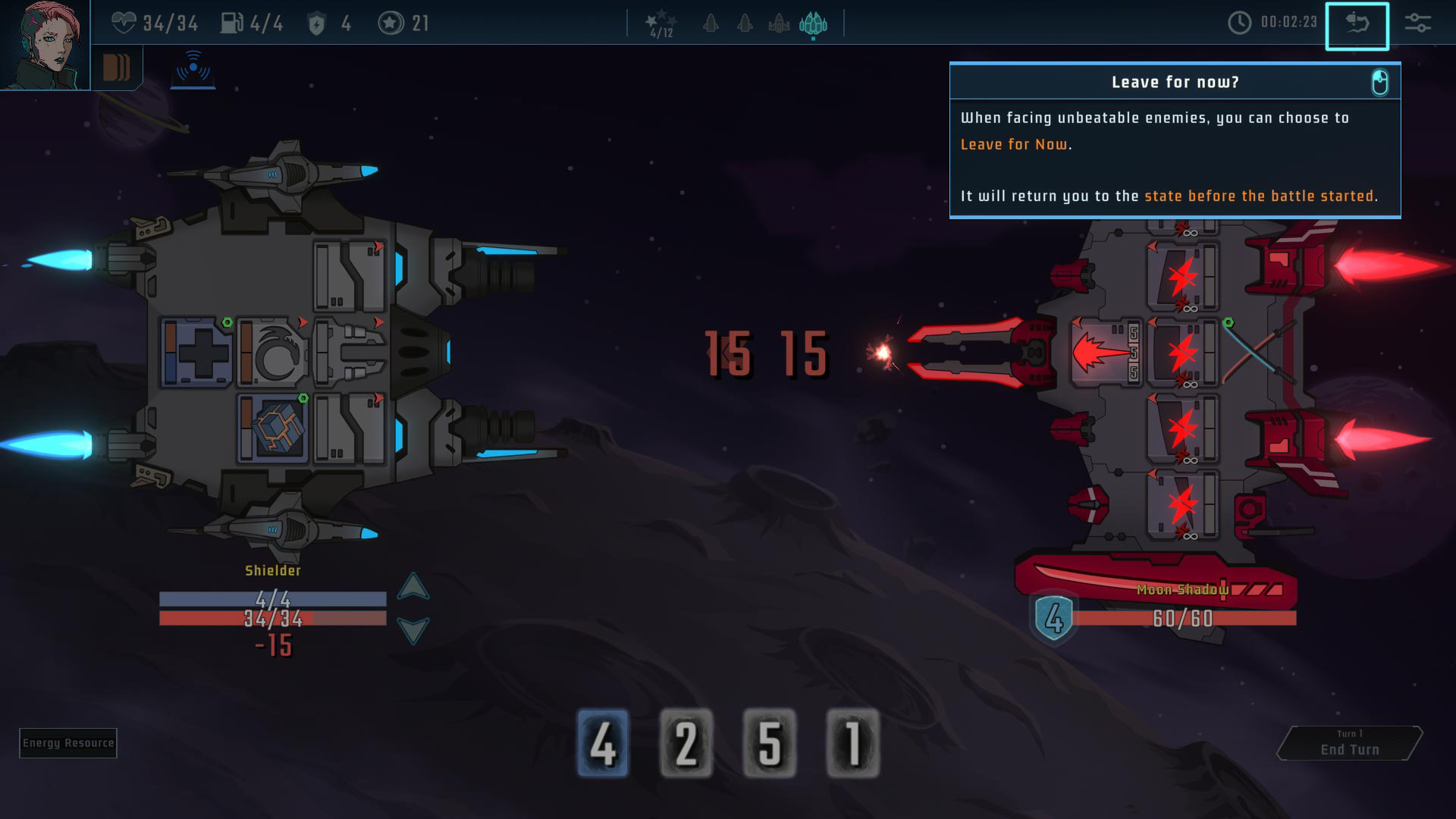Choose the energy die showing 5

pyautogui.click(x=770, y=743)
